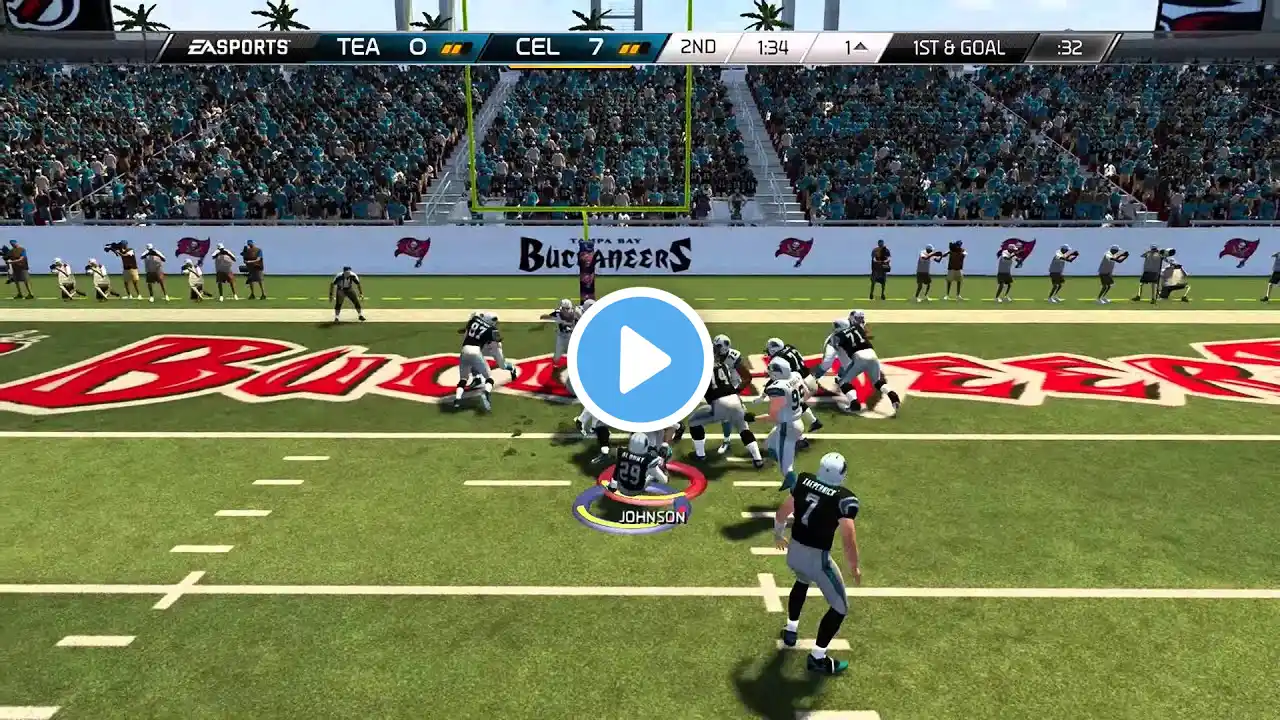
Task: Play the video with the blue play button
Action: pos(640,360)
